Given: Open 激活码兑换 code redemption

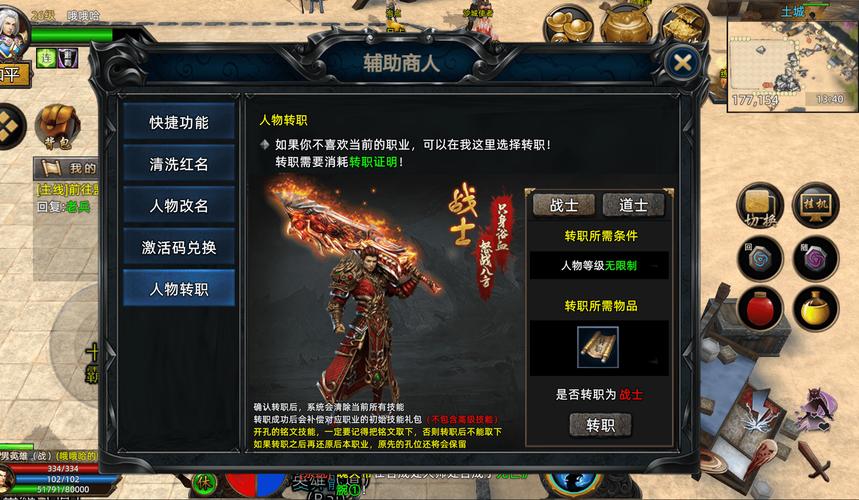Looking at the screenshot, I should tap(179, 247).
